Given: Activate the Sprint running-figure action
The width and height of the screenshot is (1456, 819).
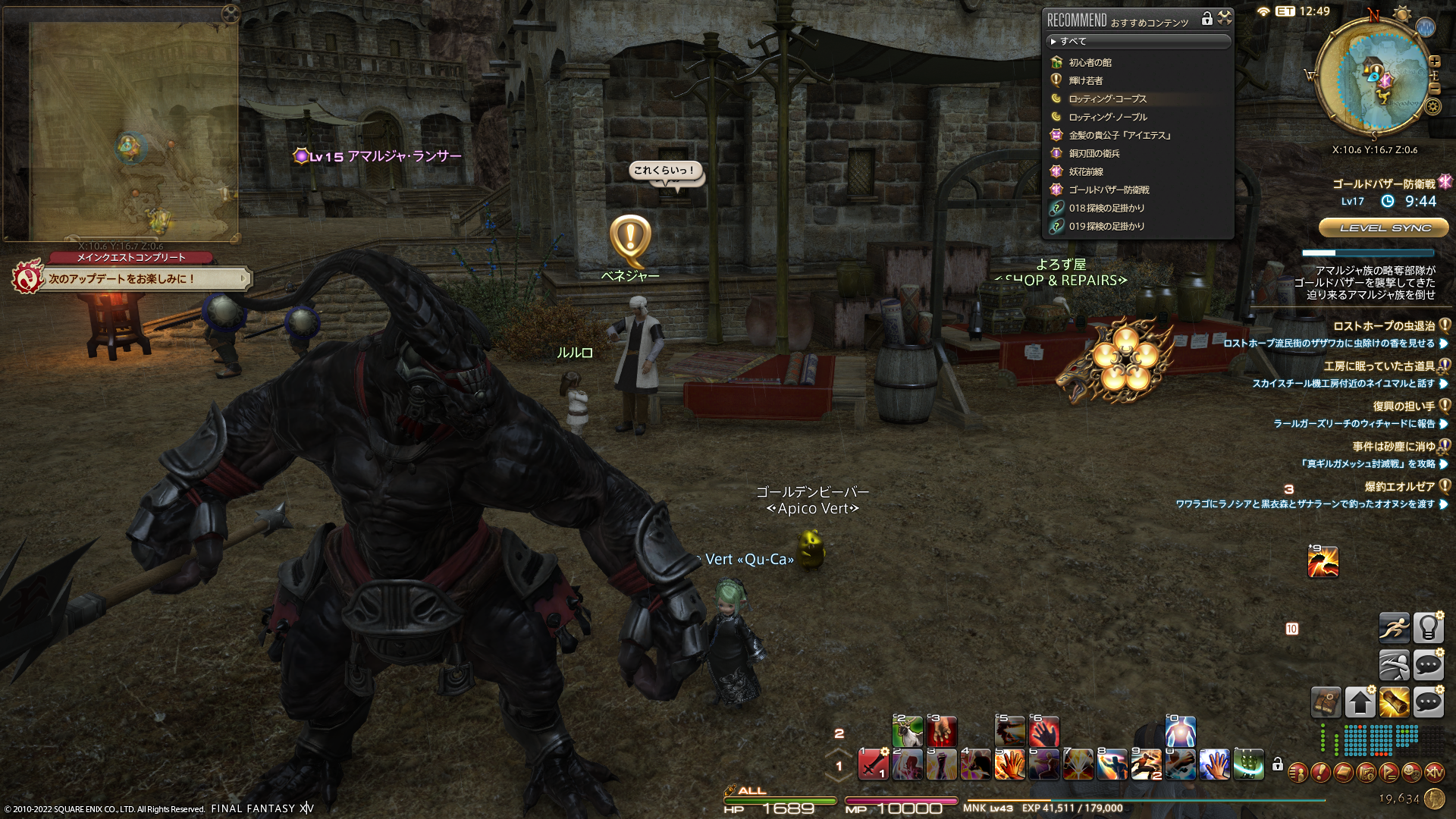Looking at the screenshot, I should coord(1394,628).
